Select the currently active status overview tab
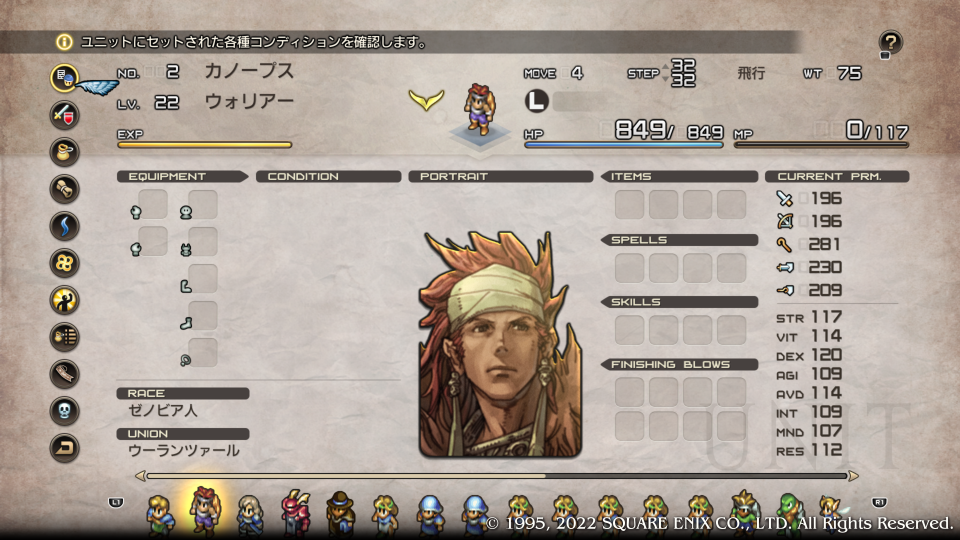This screenshot has width=960, height=540. coord(65,77)
